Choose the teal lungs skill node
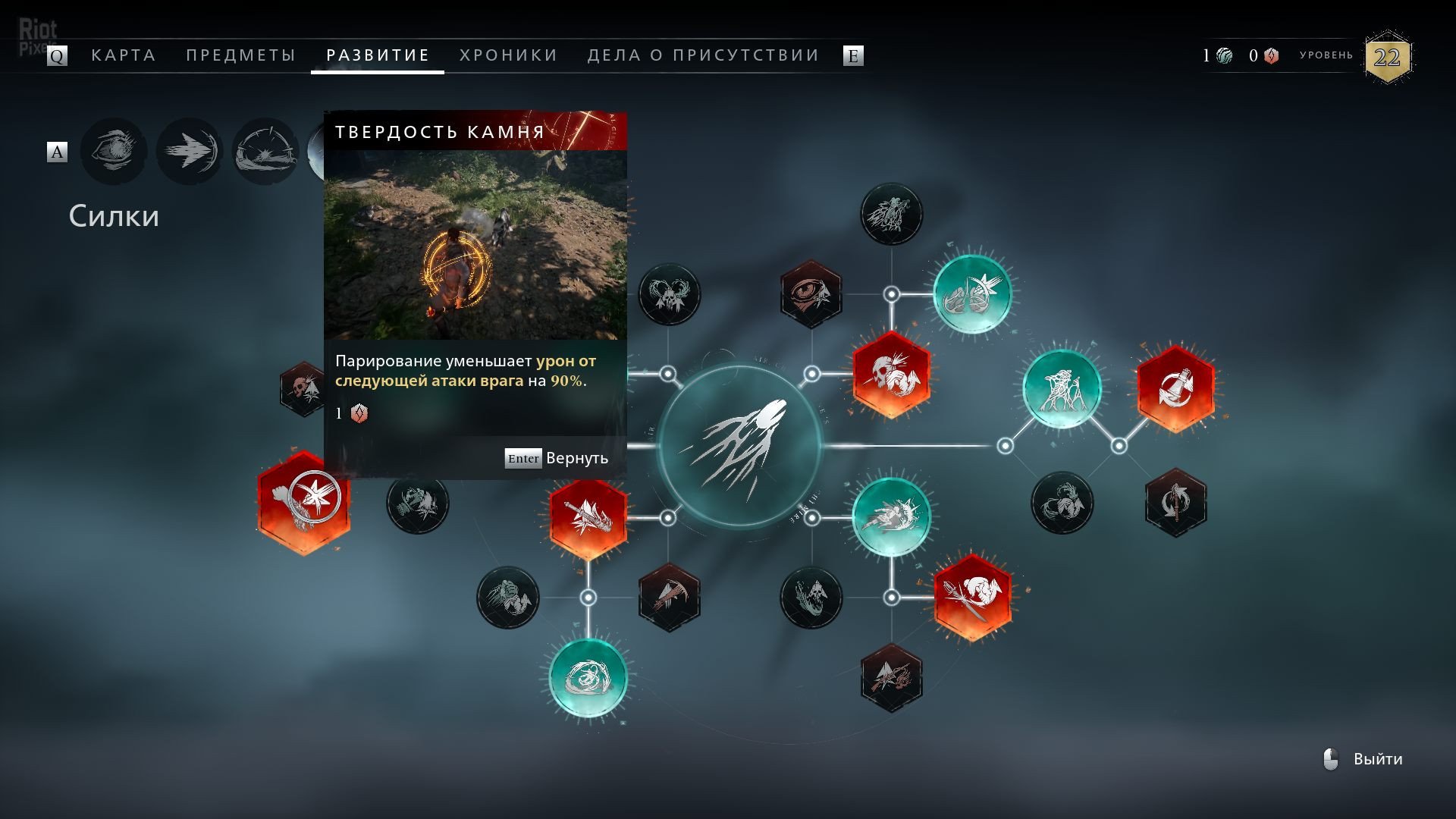The image size is (1456, 819). coord(972,294)
